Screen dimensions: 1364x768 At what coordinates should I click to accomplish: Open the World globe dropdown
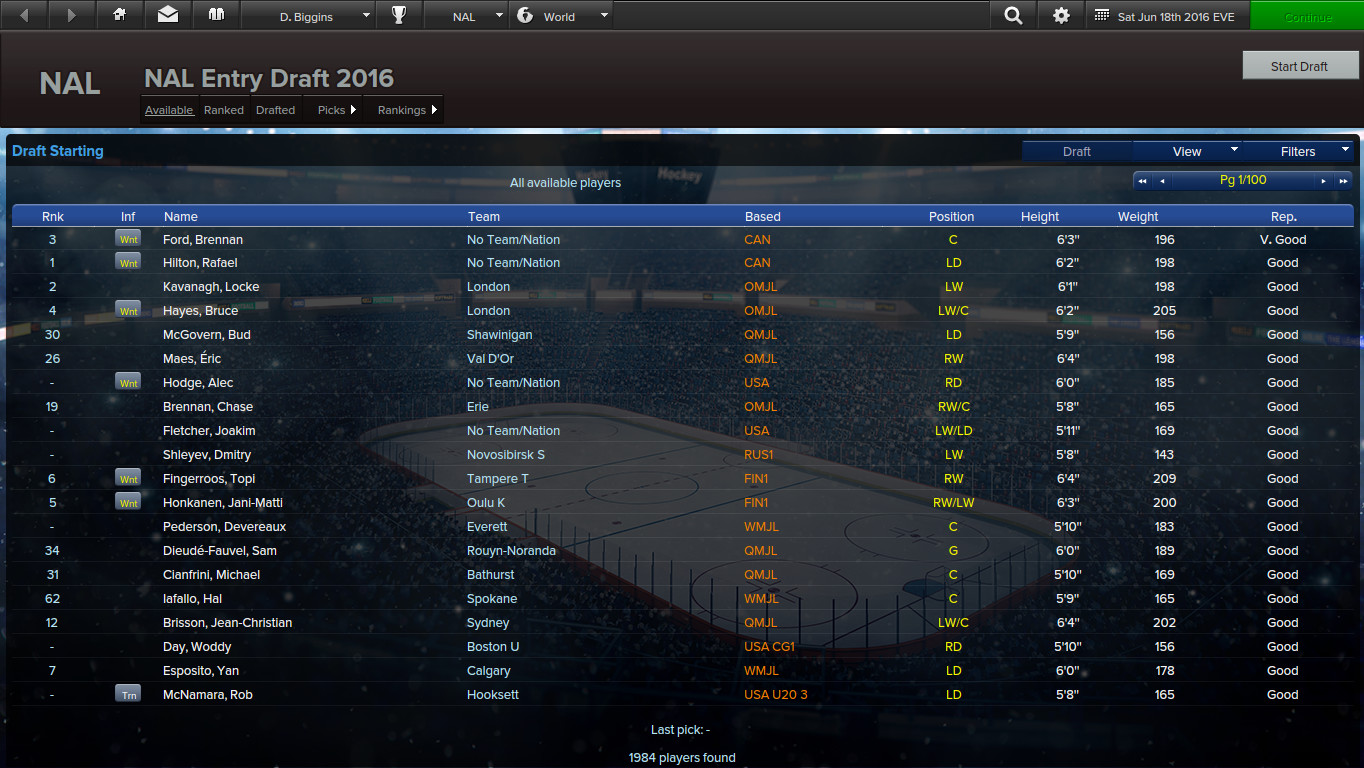(x=561, y=15)
